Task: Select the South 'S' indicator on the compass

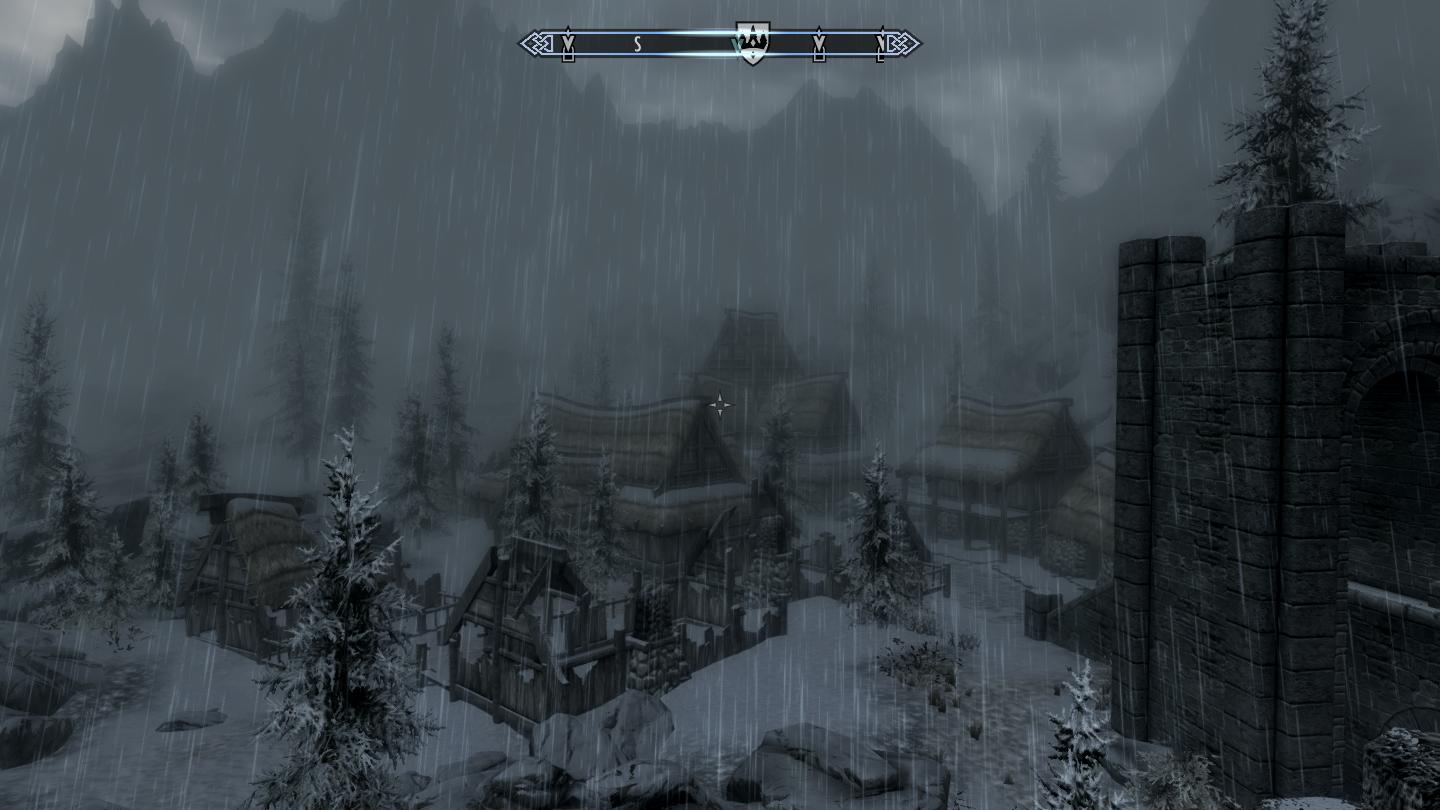Action: (637, 44)
